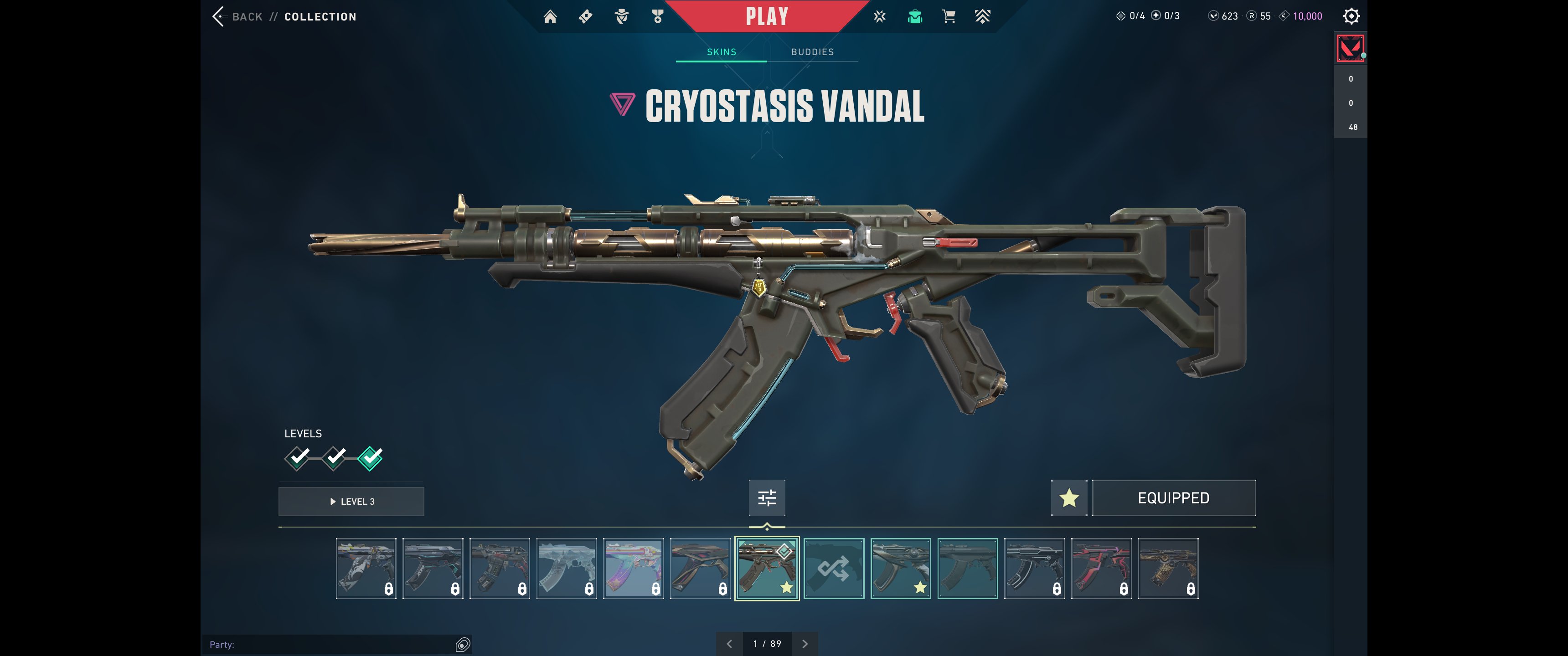
Task: Open the store shopping cart
Action: pyautogui.click(x=949, y=16)
